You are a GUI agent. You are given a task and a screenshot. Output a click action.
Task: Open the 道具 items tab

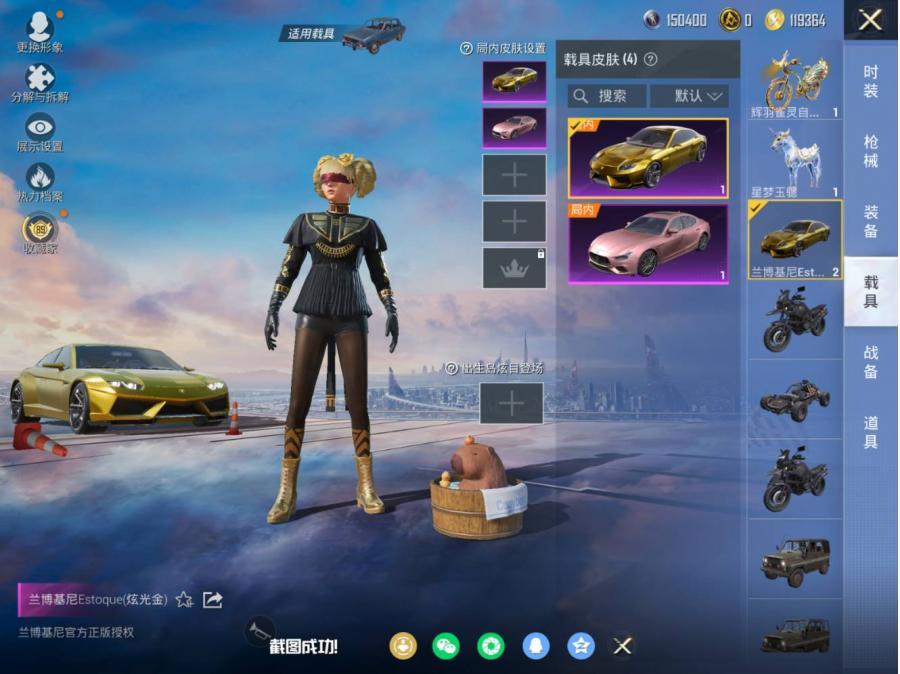pos(871,433)
